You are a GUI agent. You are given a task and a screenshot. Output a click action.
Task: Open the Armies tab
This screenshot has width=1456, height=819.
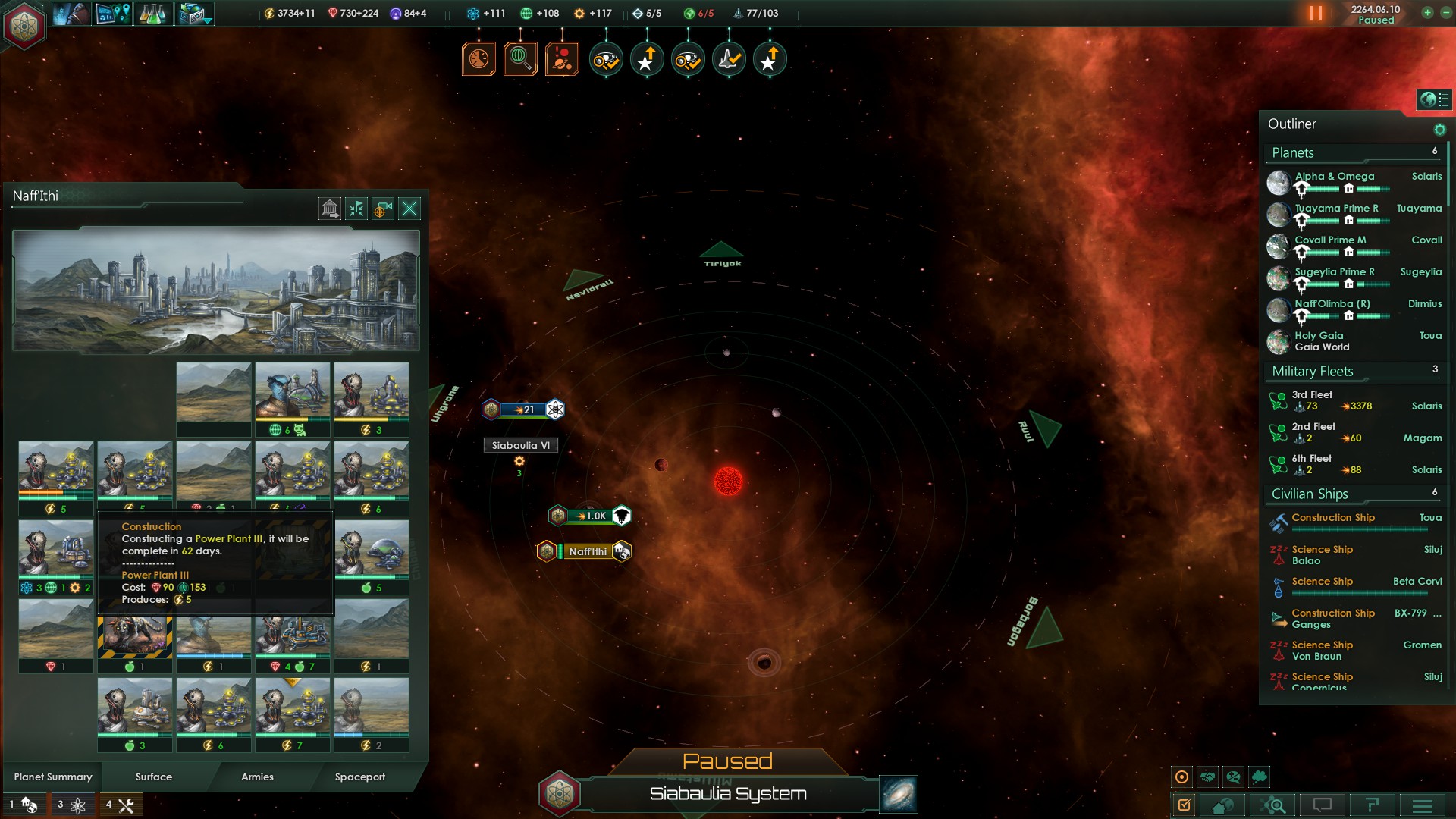point(257,777)
